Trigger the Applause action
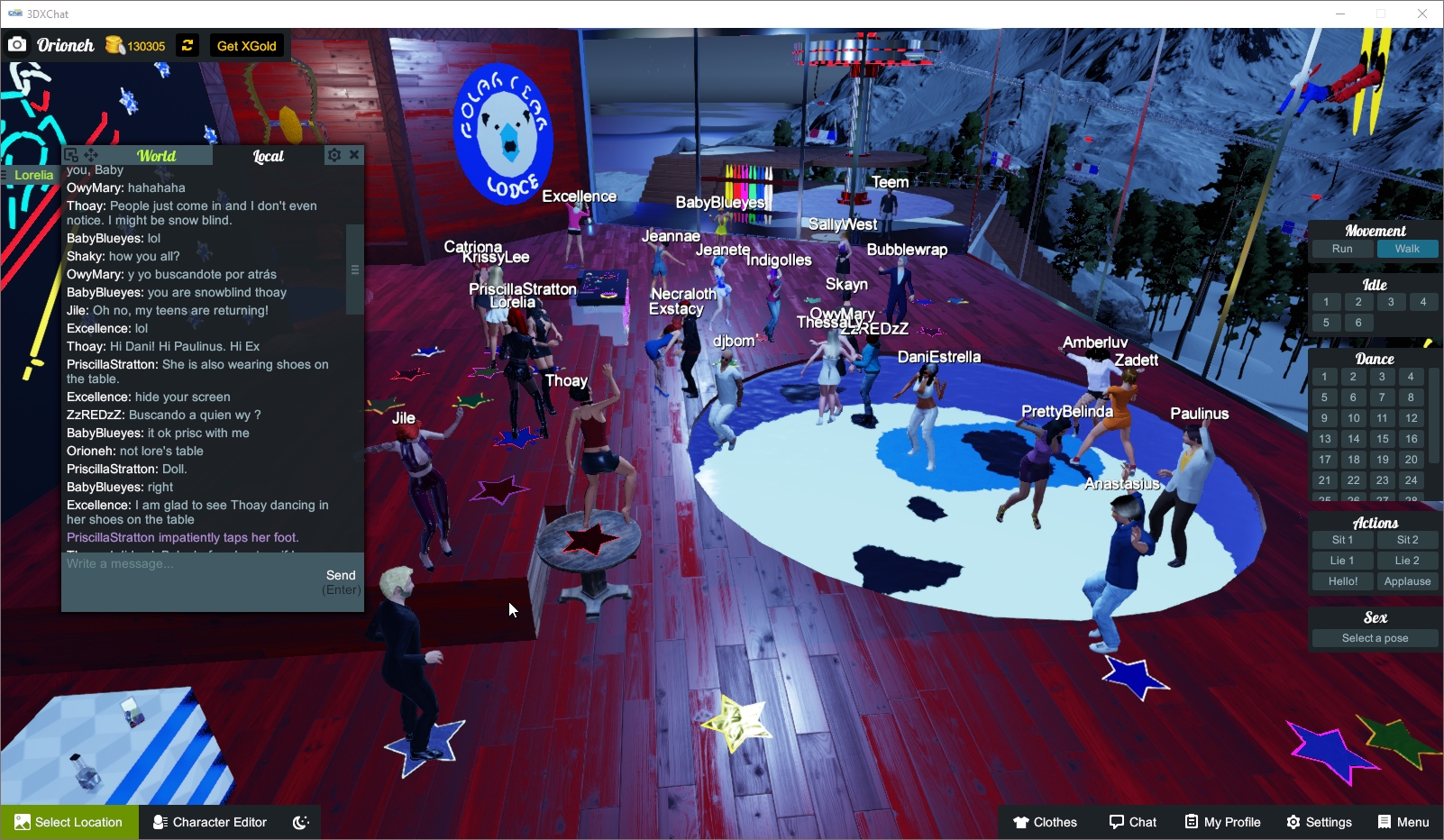The image size is (1444, 840). [1407, 580]
